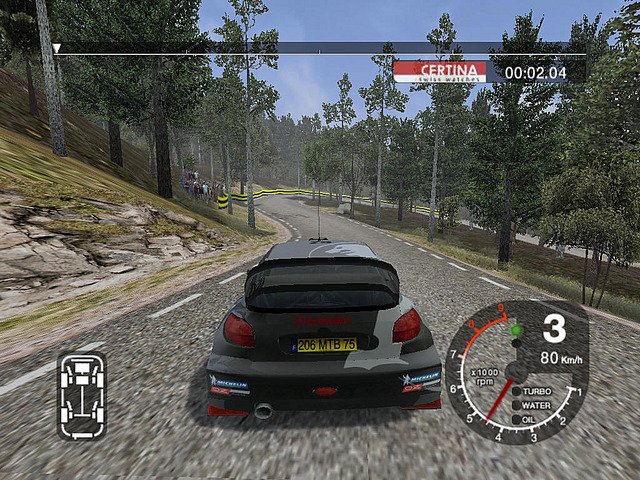Click the car damage diagram icon

tap(81, 395)
